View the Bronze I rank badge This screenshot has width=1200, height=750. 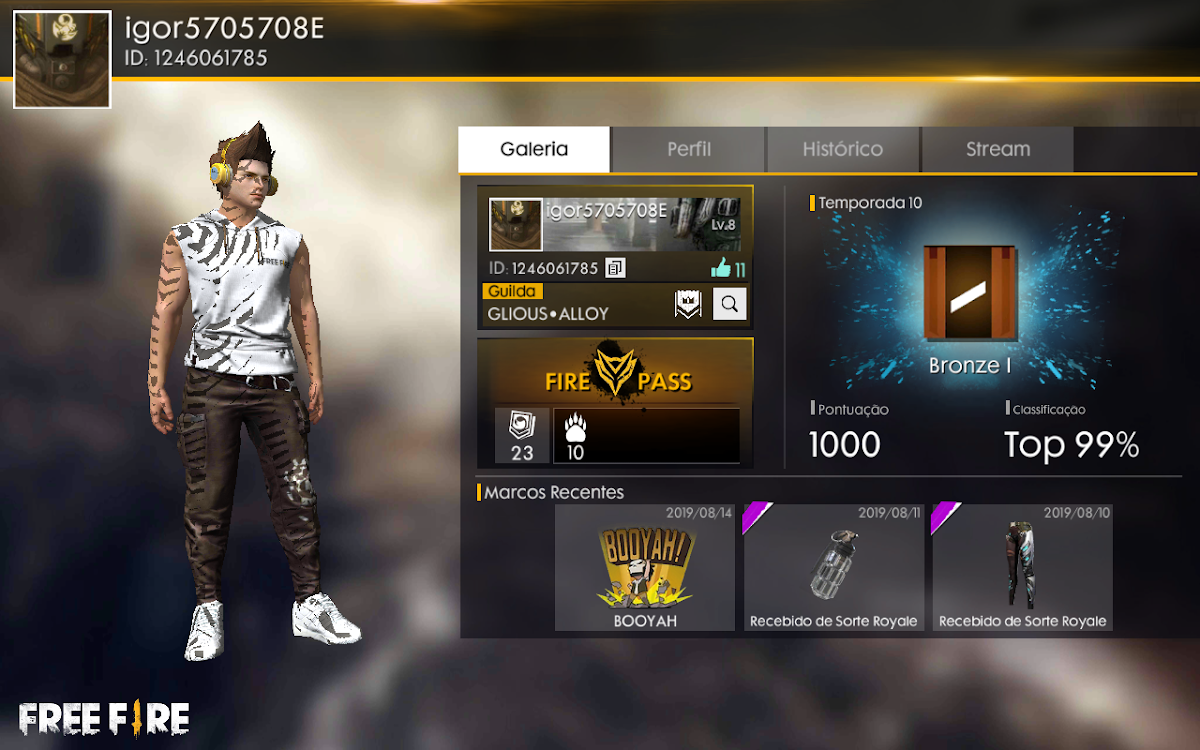point(969,293)
